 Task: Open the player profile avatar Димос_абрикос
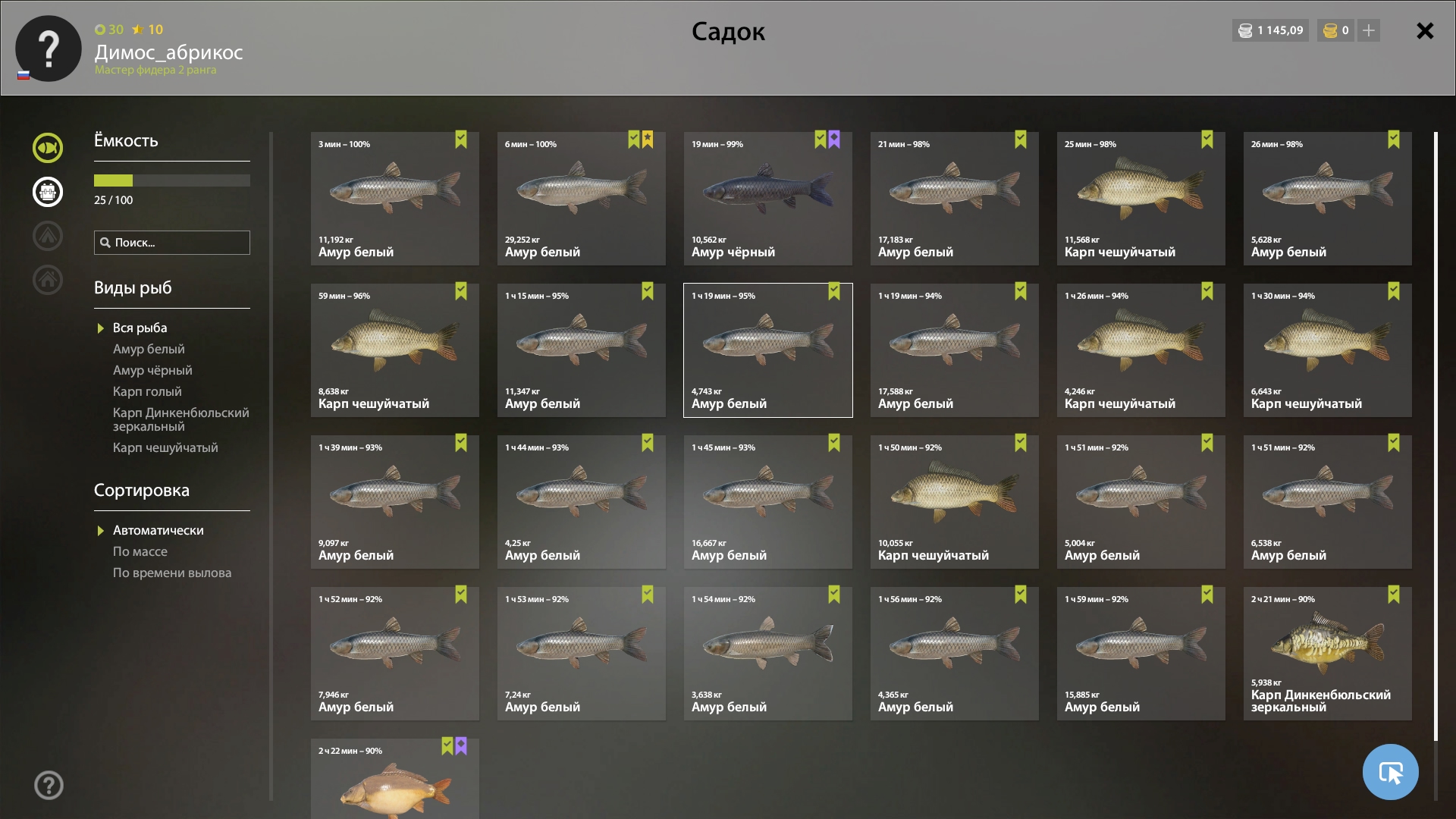pos(49,49)
